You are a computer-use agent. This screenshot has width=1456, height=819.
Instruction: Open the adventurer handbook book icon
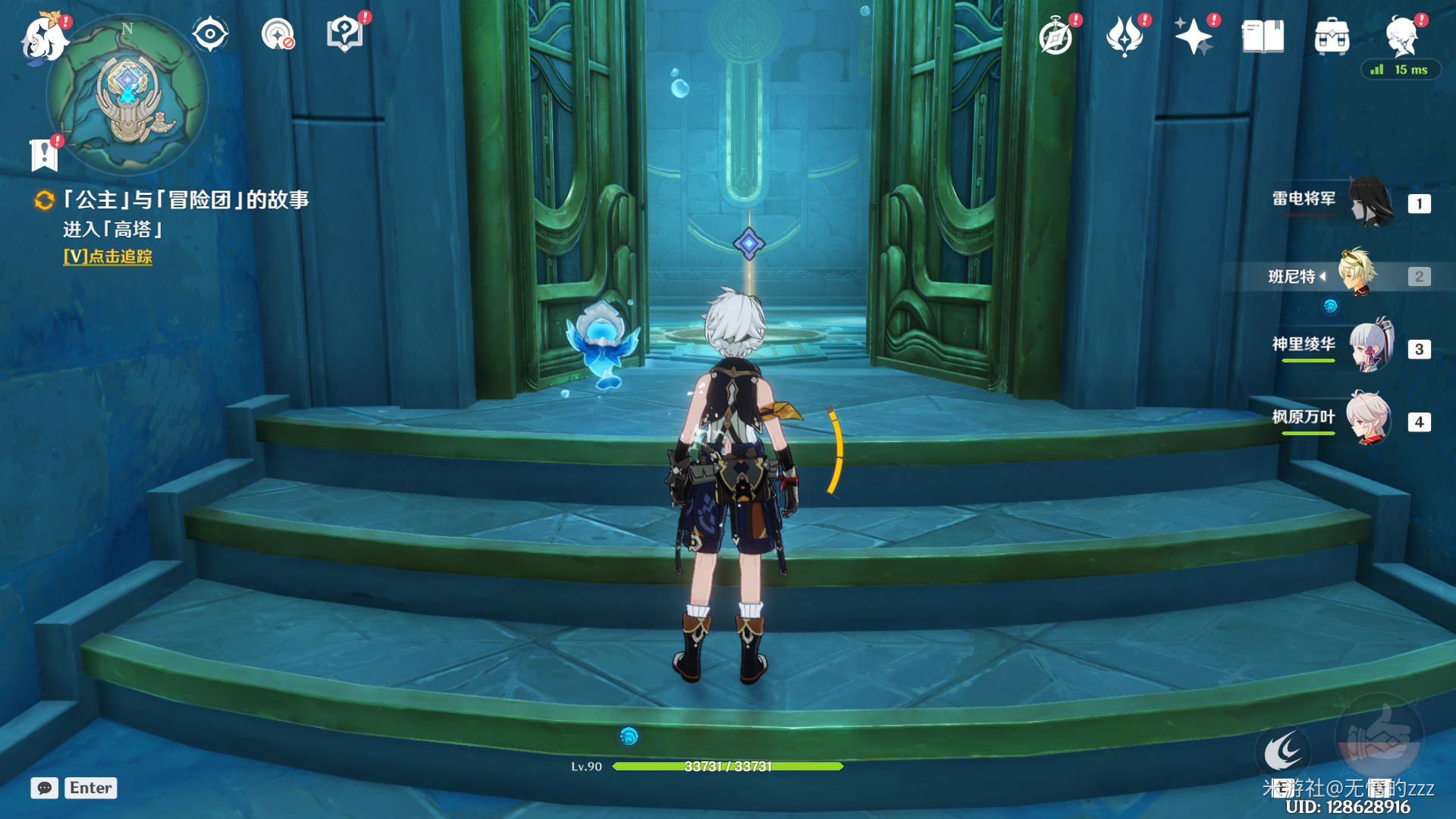[1263, 36]
